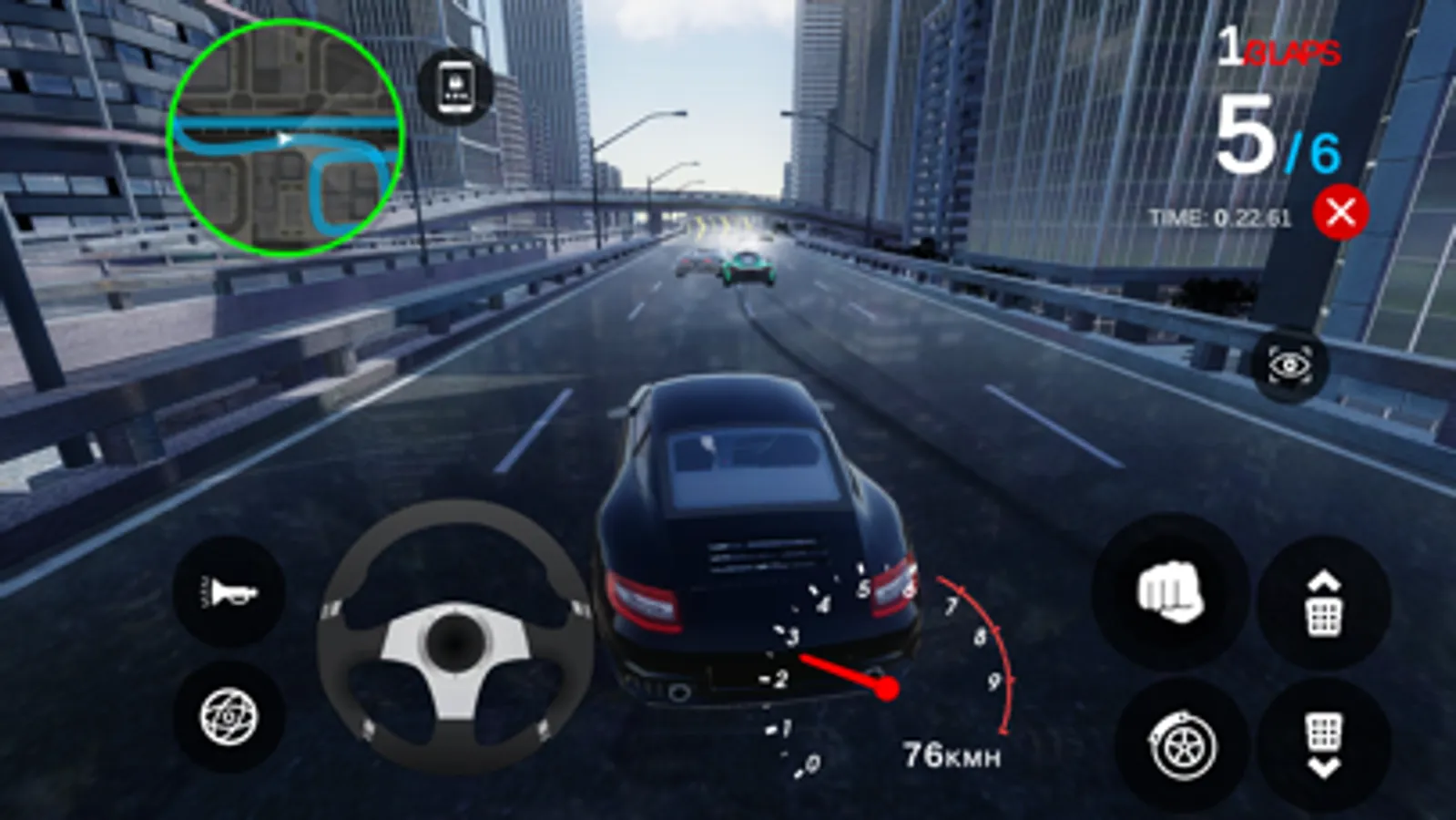
Task: Tap the phone icon beside the minimap
Action: point(455,87)
